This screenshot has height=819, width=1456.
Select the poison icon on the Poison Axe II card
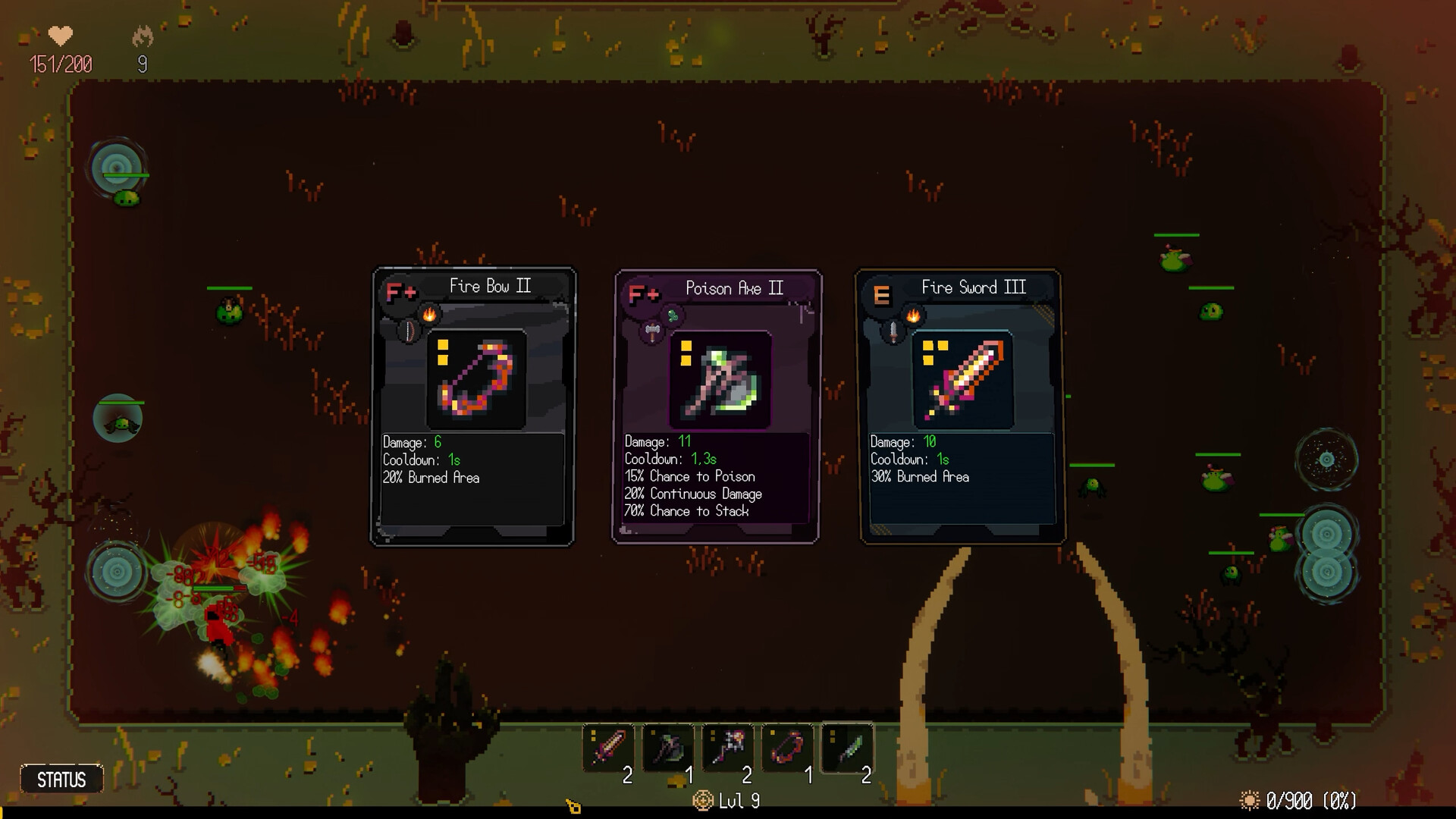[673, 315]
